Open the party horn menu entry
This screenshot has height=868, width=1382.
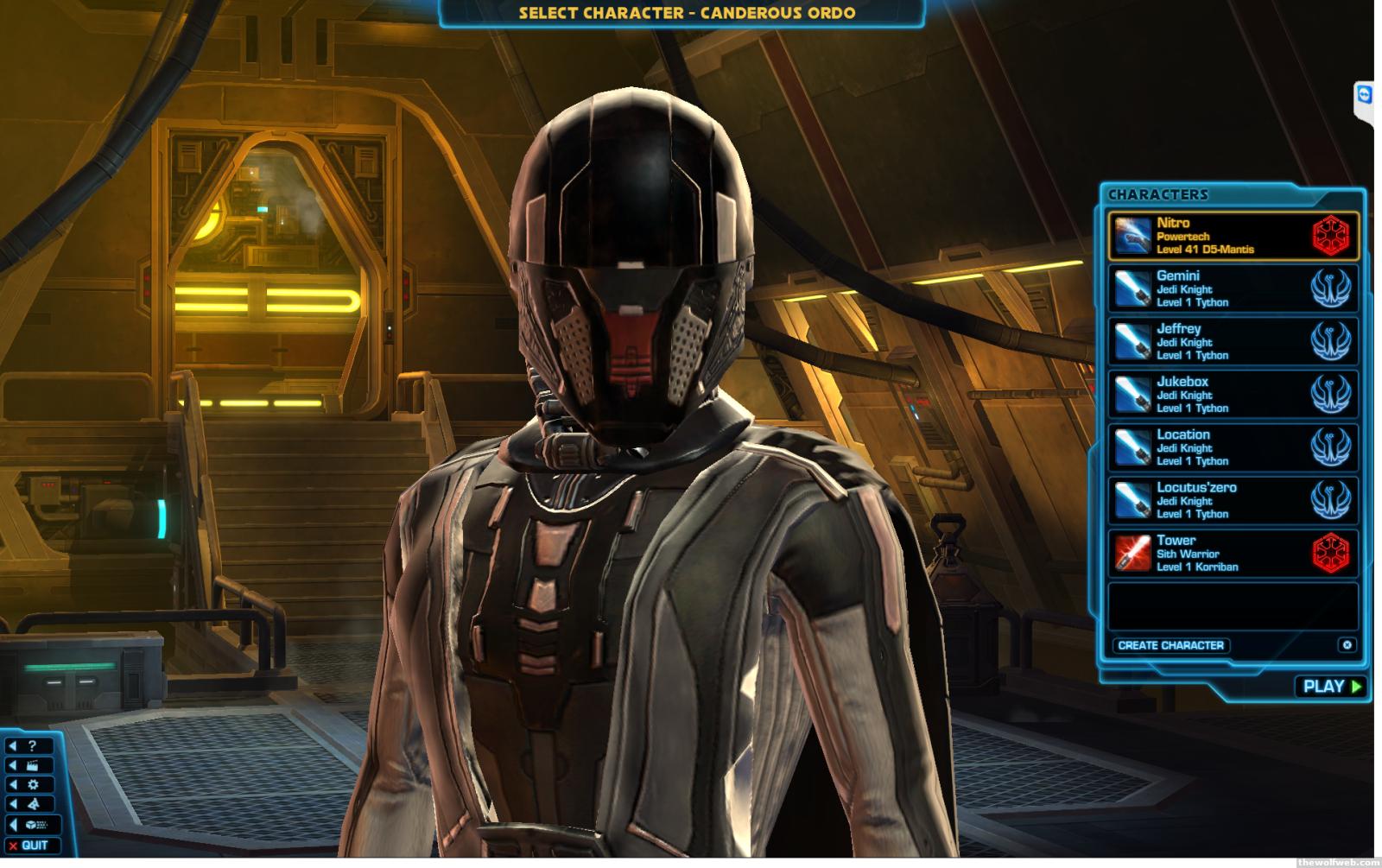coord(29,804)
